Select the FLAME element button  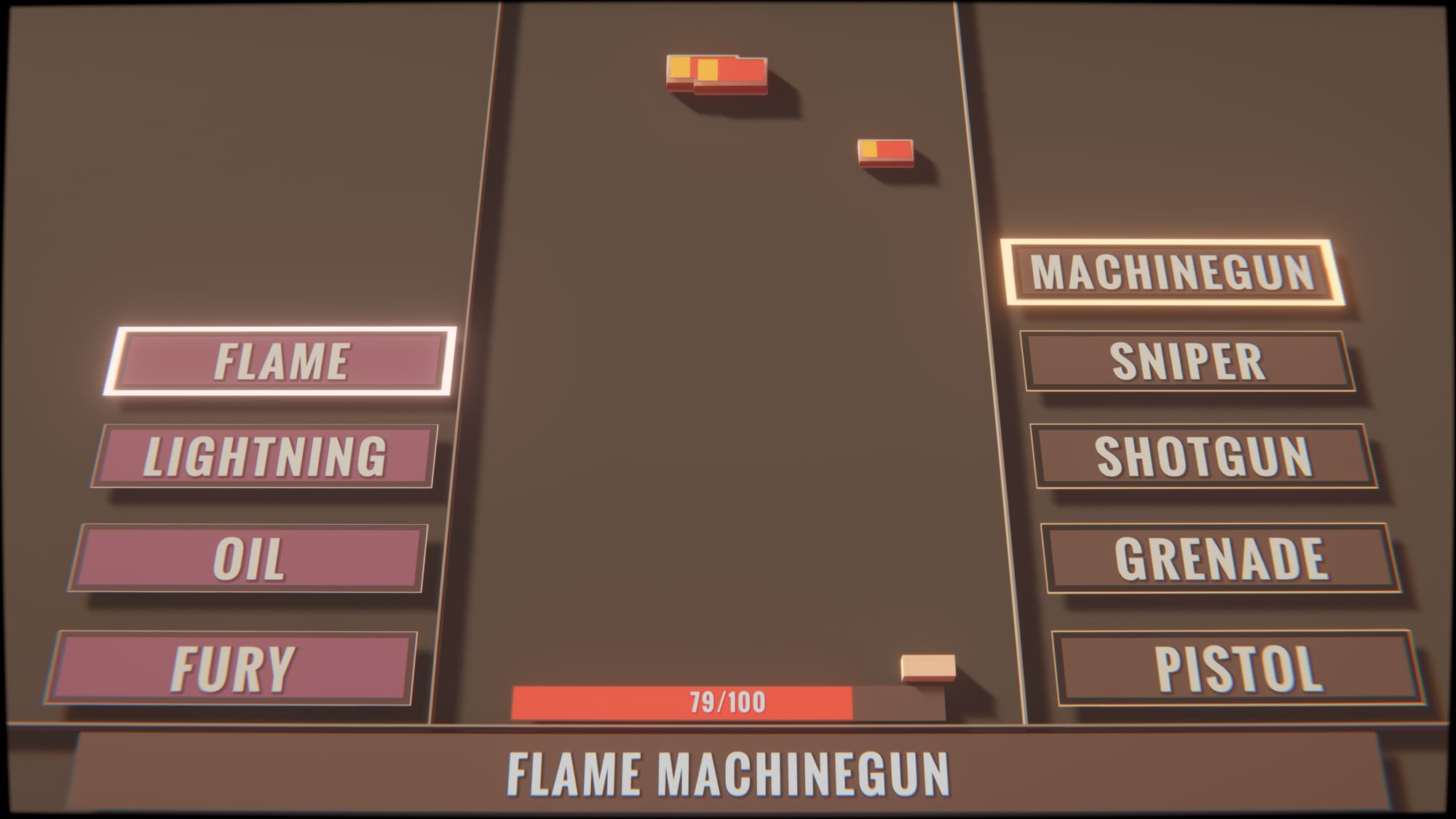pyautogui.click(x=281, y=361)
